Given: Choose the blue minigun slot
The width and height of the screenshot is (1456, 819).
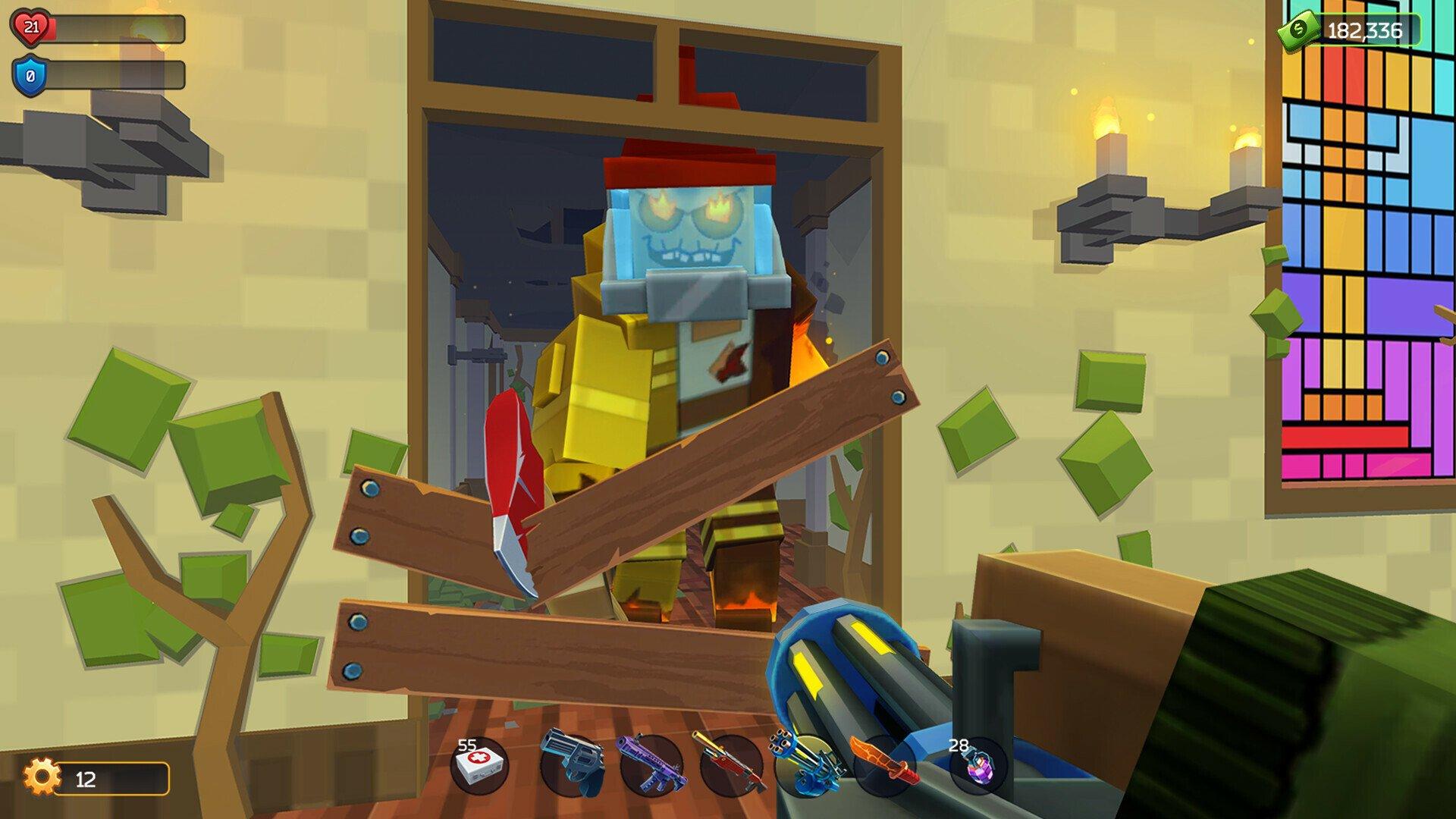Looking at the screenshot, I should tap(806, 764).
